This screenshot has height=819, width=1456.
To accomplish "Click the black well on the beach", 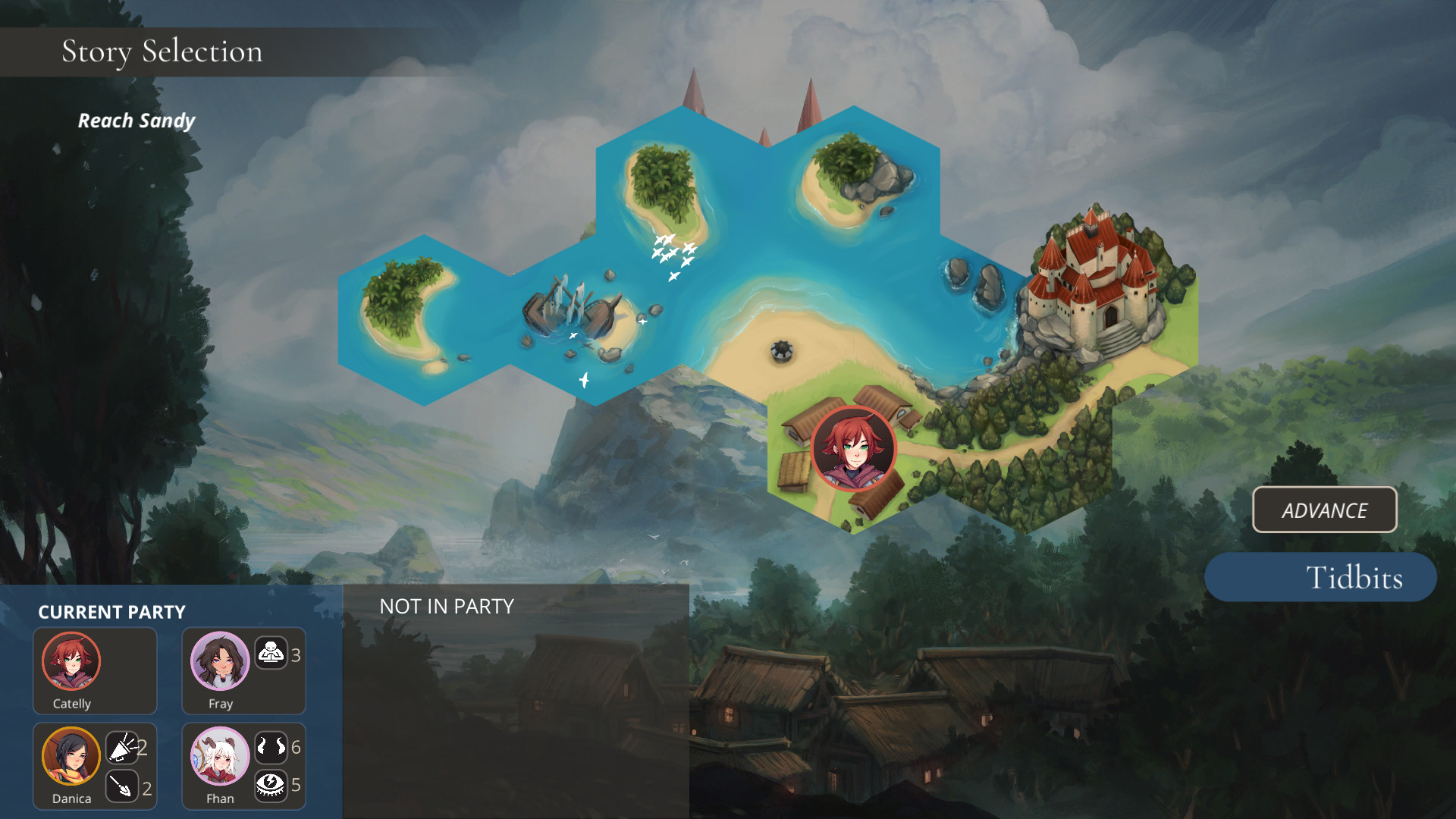I will click(780, 350).
